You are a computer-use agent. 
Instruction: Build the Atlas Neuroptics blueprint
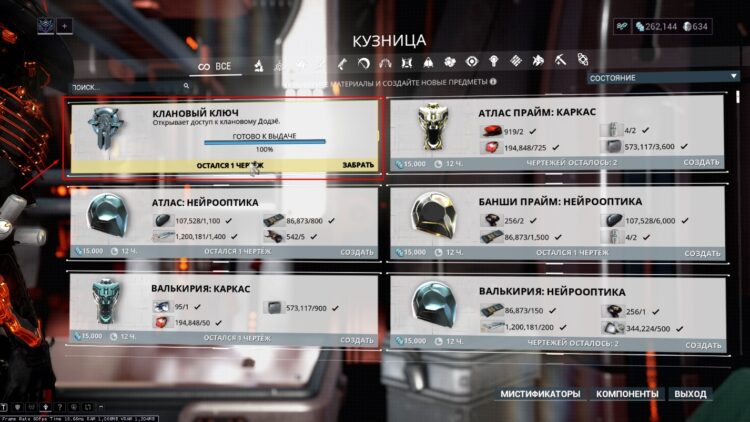(357, 251)
